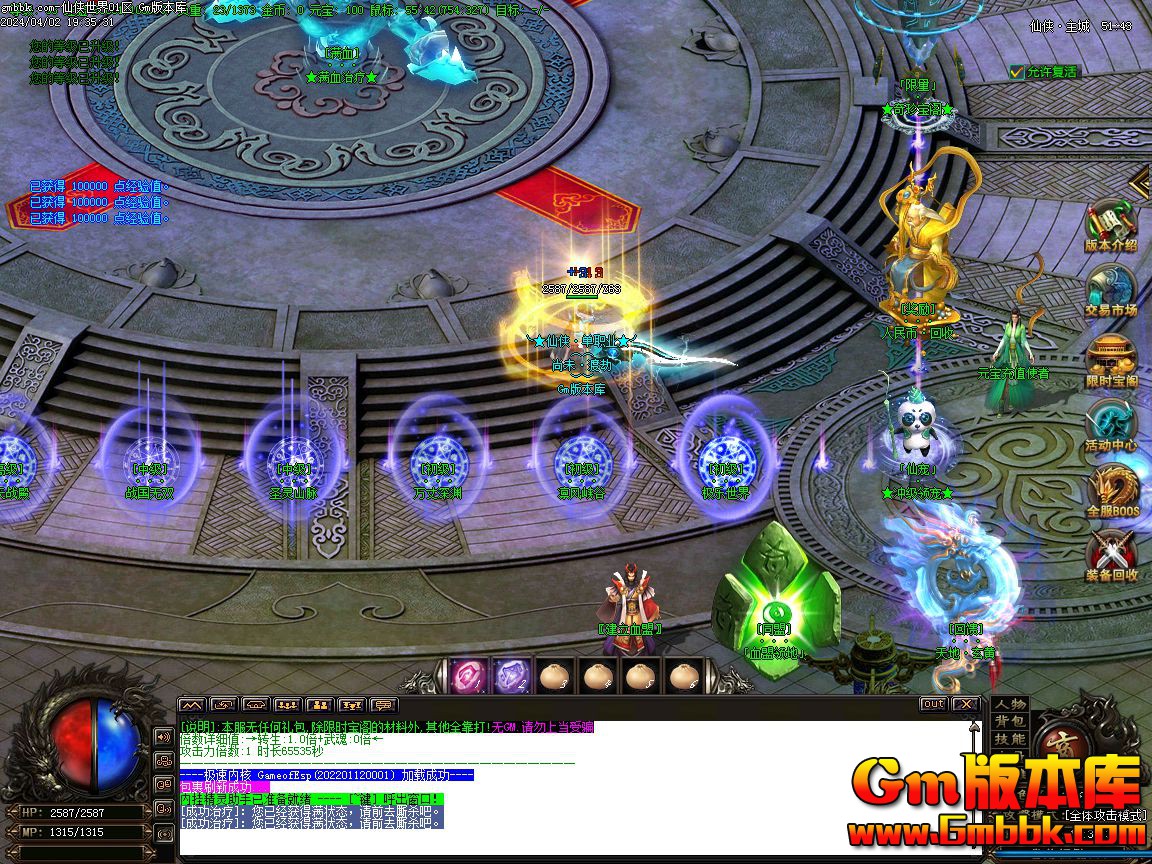The image size is (1152, 864).
Task: Toggle the 允许复活 allow-revive checkbox
Action: coord(1018,72)
